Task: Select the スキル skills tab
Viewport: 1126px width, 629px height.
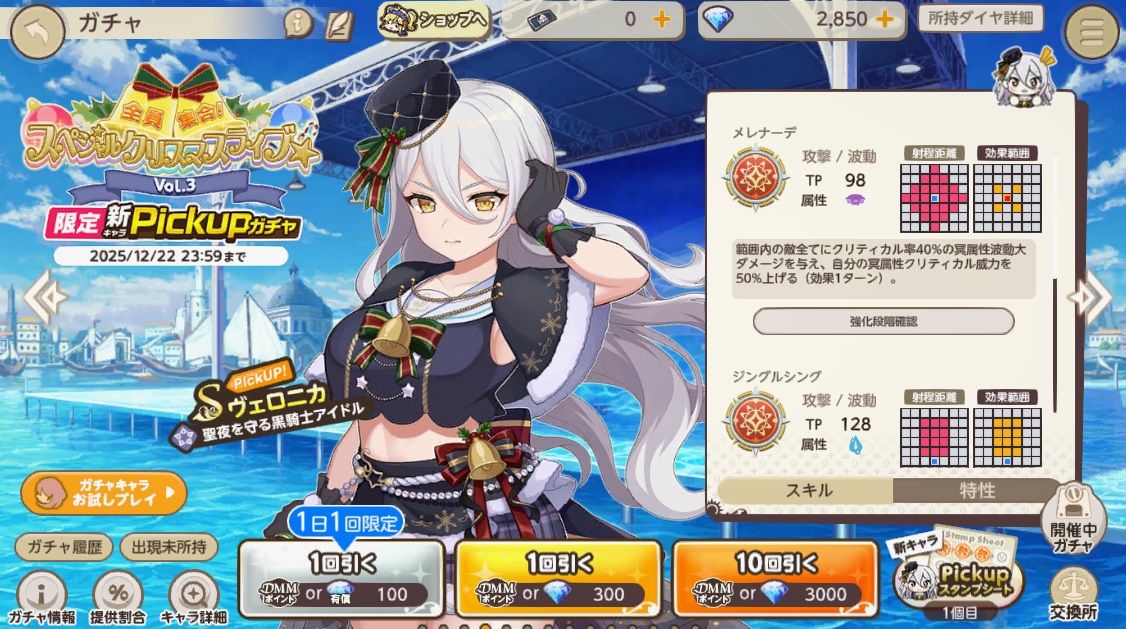Action: click(x=806, y=490)
